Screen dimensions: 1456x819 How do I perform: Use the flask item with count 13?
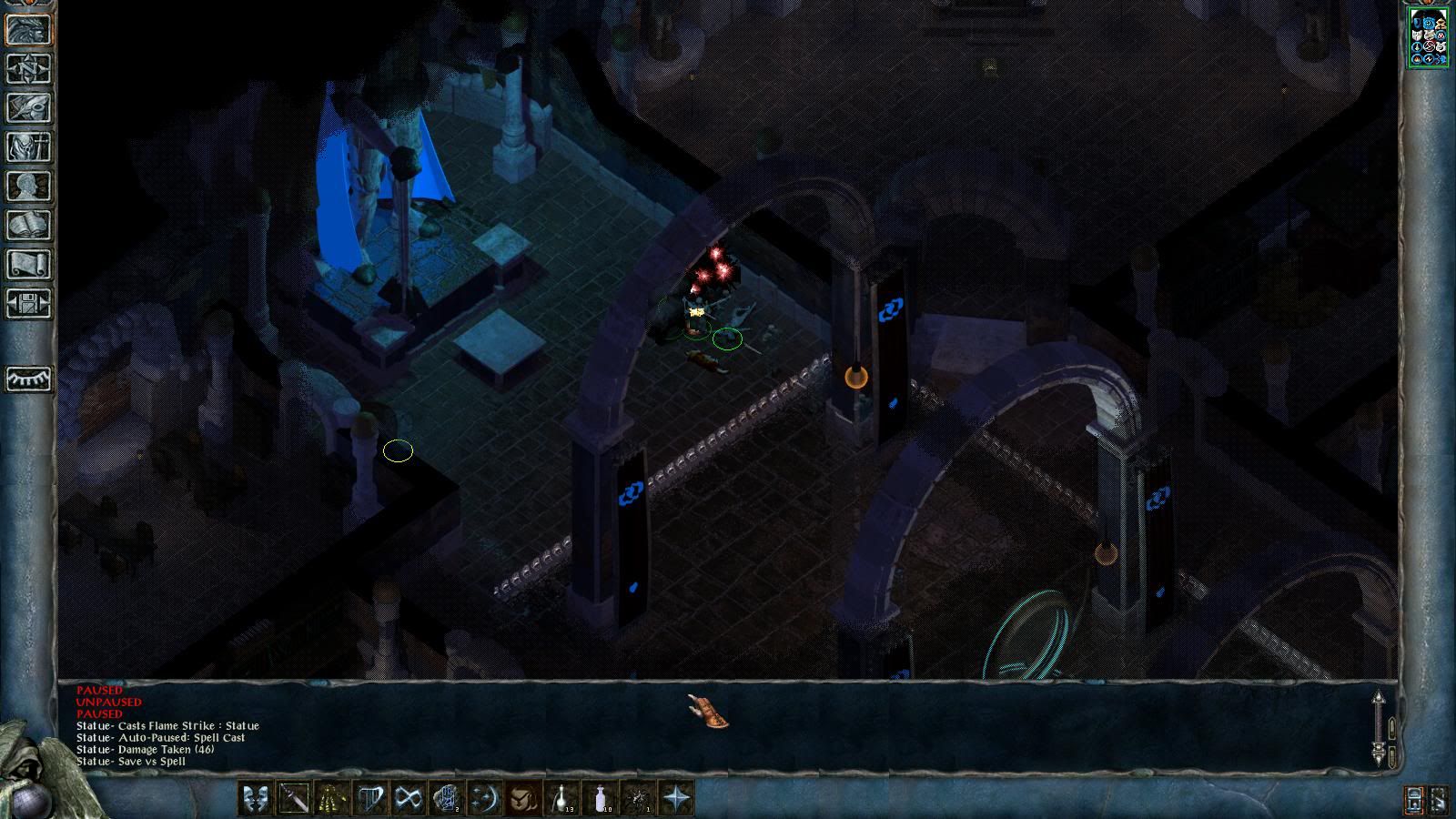tap(561, 799)
